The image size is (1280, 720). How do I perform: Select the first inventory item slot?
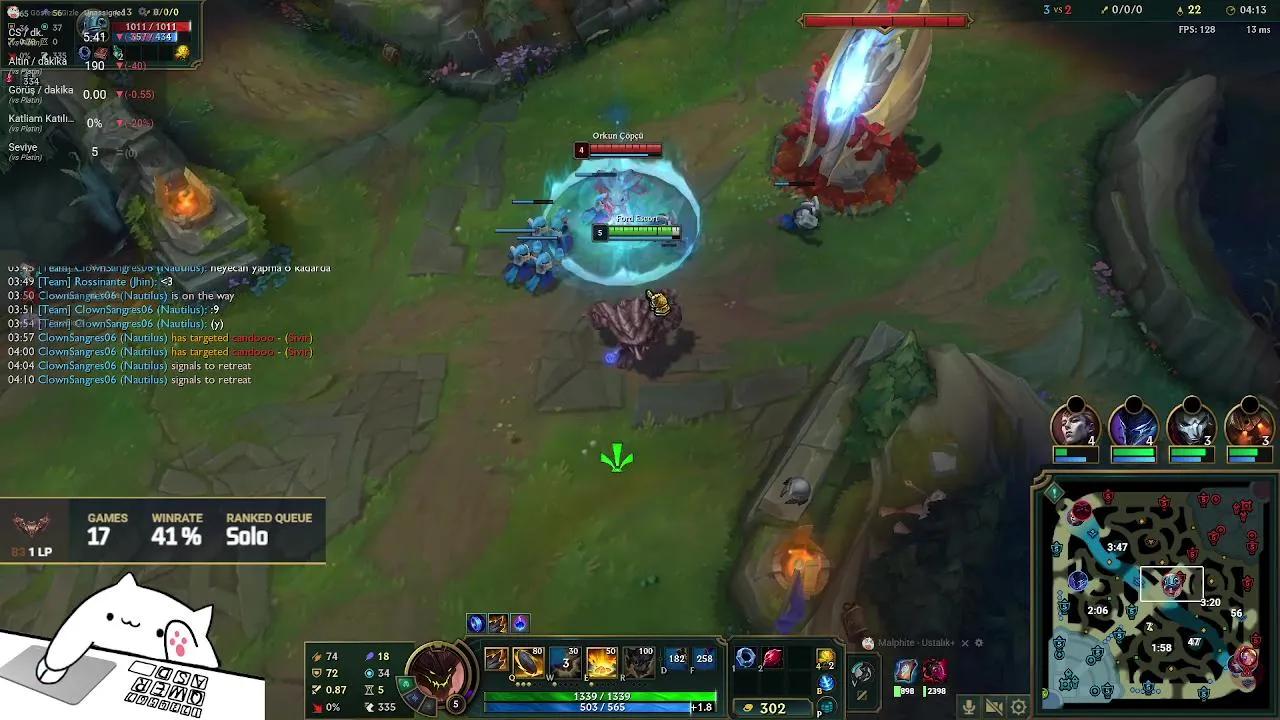tap(745, 657)
